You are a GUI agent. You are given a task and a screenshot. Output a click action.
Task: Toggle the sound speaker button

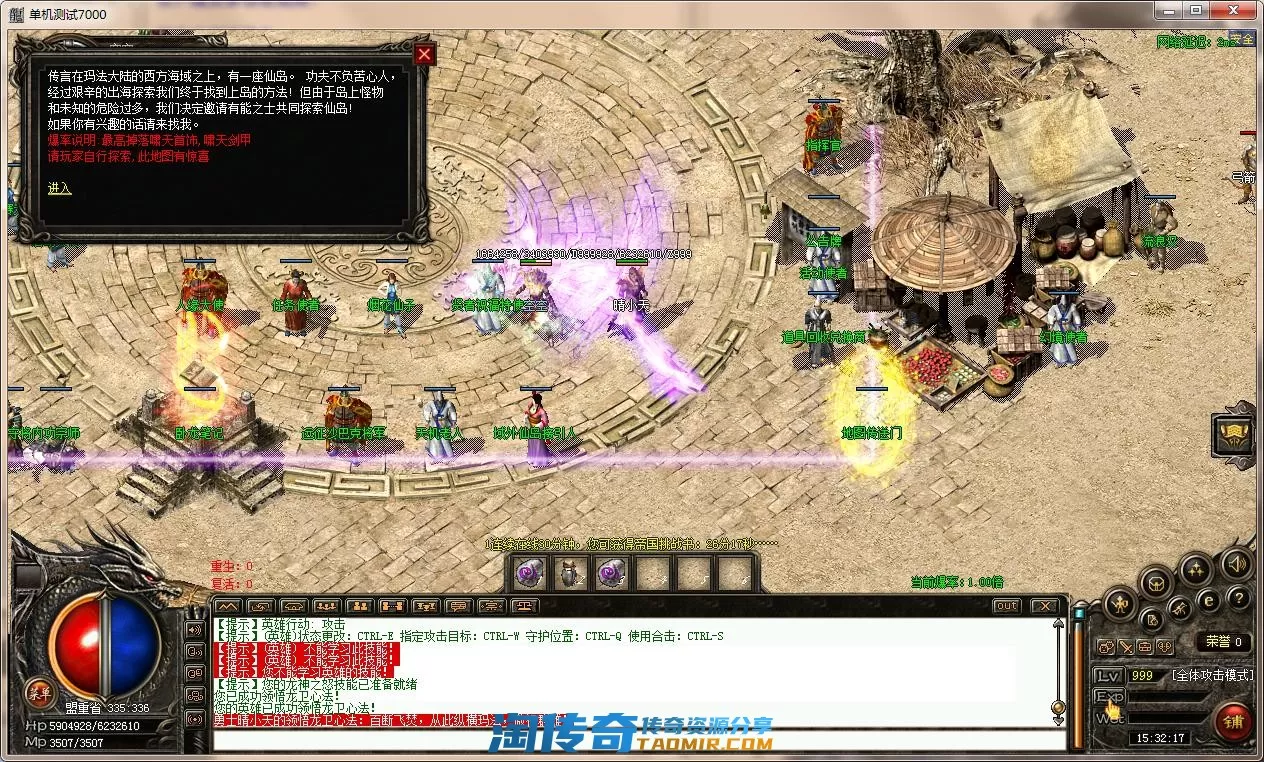tap(1236, 563)
